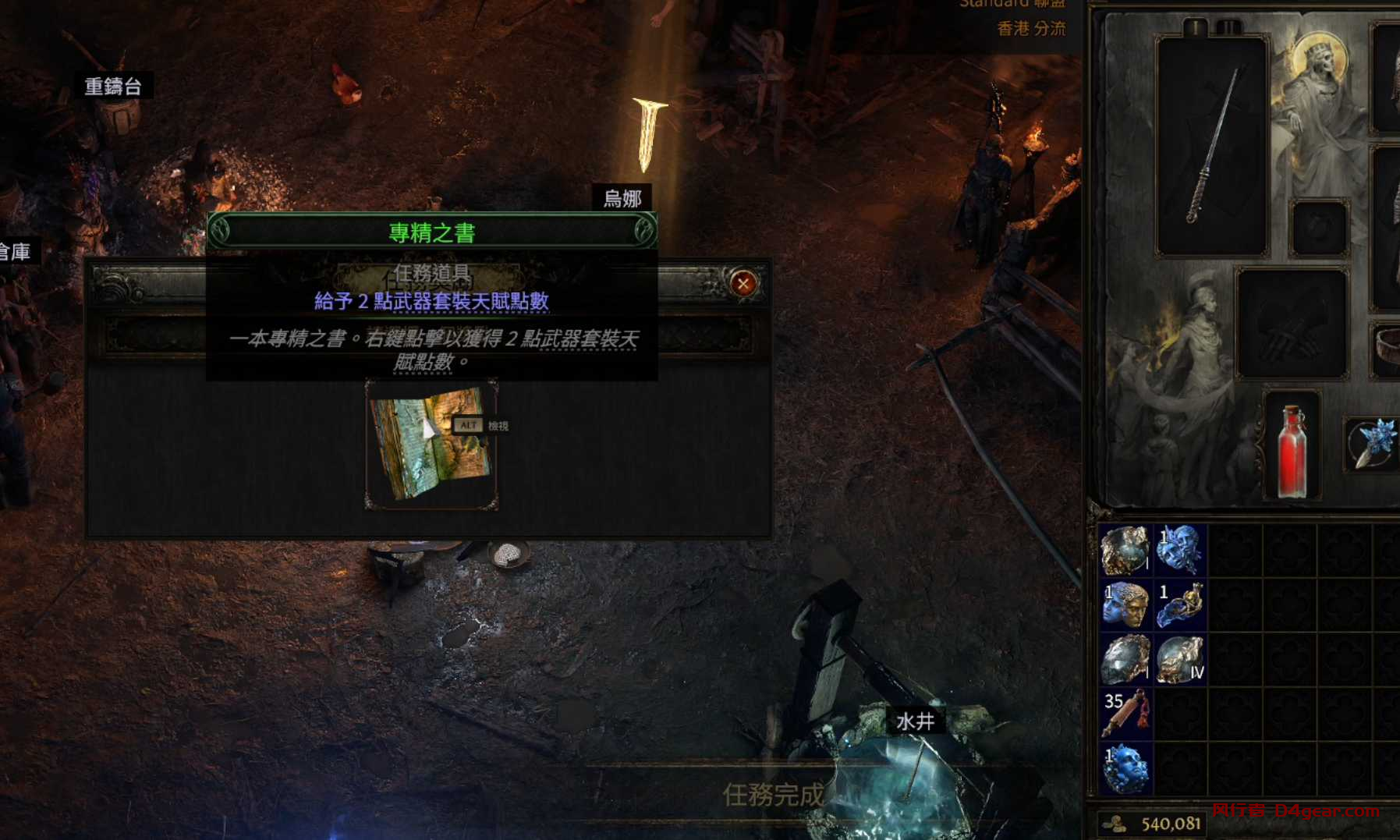The height and width of the screenshot is (840, 1400).
Task: Select the blue and gold split-face item
Action: [x=1125, y=604]
